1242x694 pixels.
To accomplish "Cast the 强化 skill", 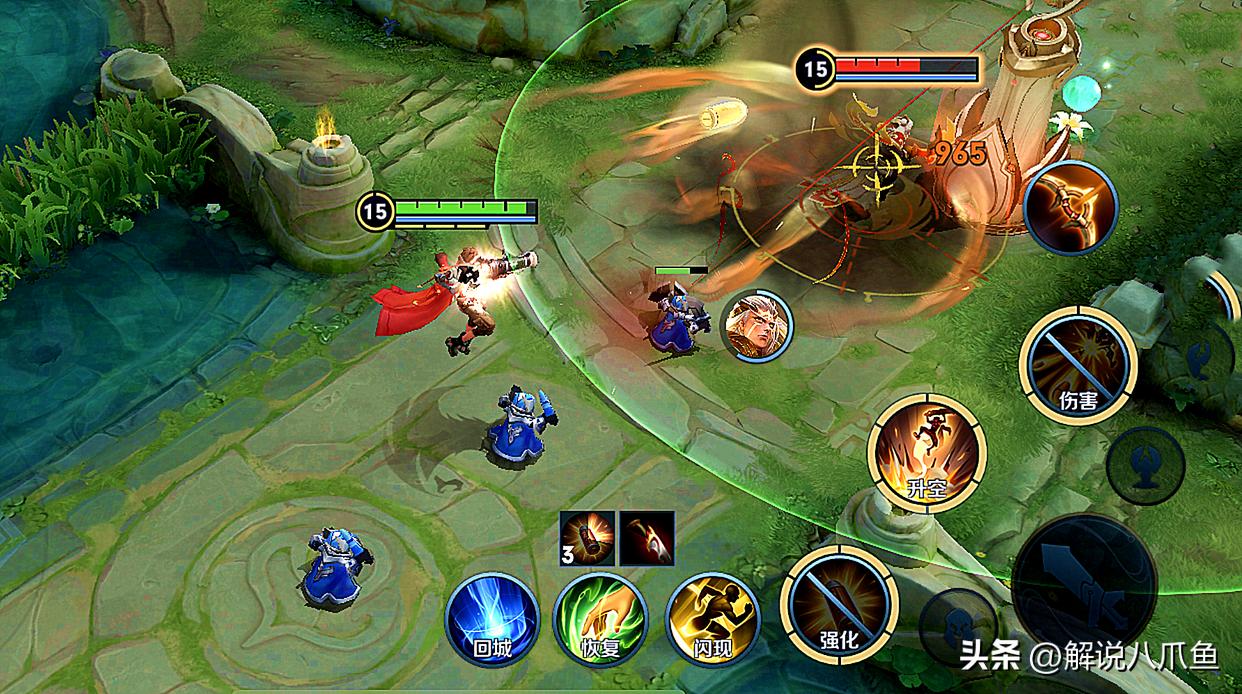I will (839, 604).
